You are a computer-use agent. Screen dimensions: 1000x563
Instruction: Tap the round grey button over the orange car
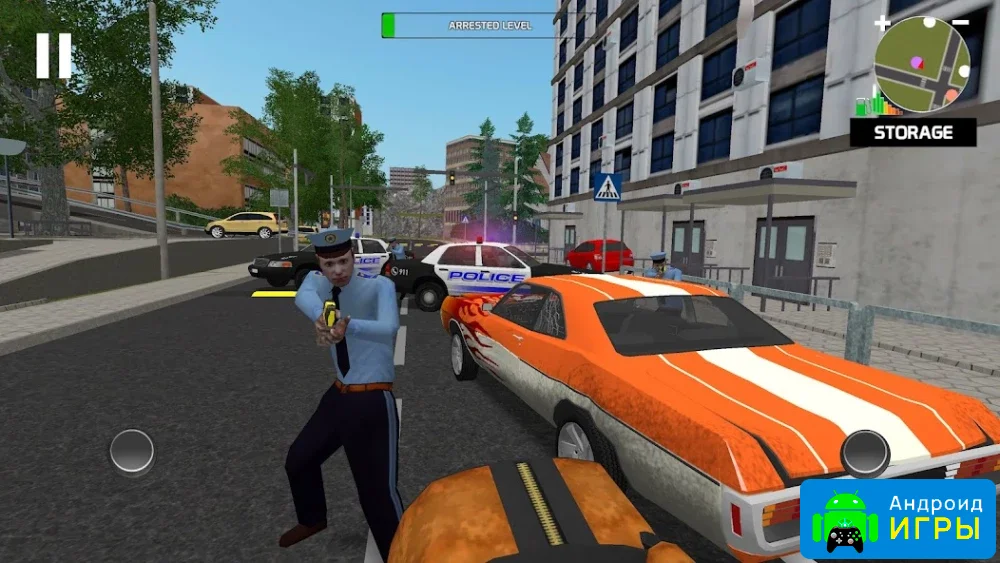coord(865,453)
